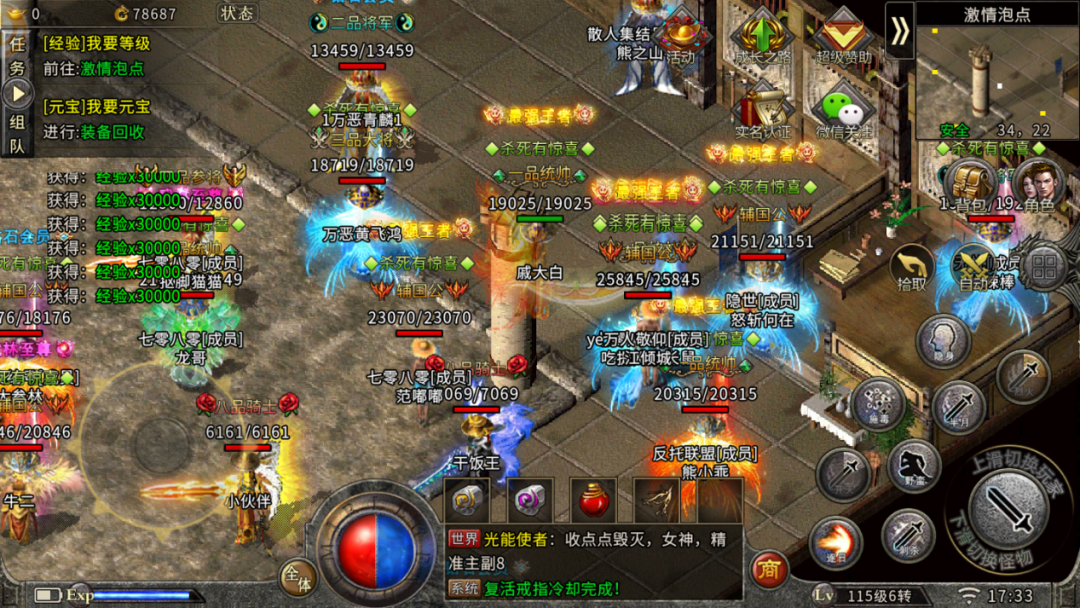Open the 商 shop button

pyautogui.click(x=768, y=568)
